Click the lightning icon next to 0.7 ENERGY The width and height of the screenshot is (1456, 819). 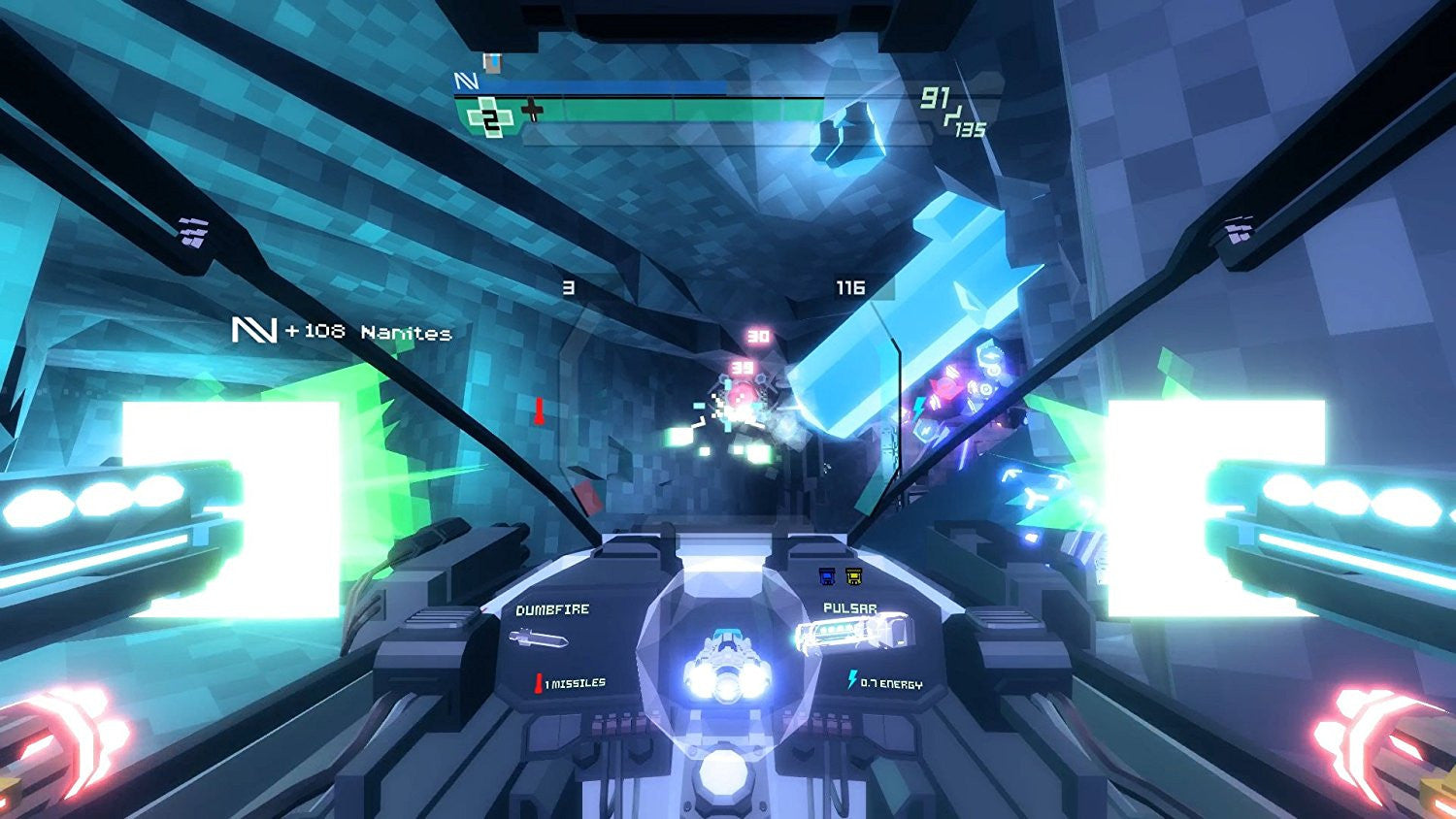[x=852, y=679]
